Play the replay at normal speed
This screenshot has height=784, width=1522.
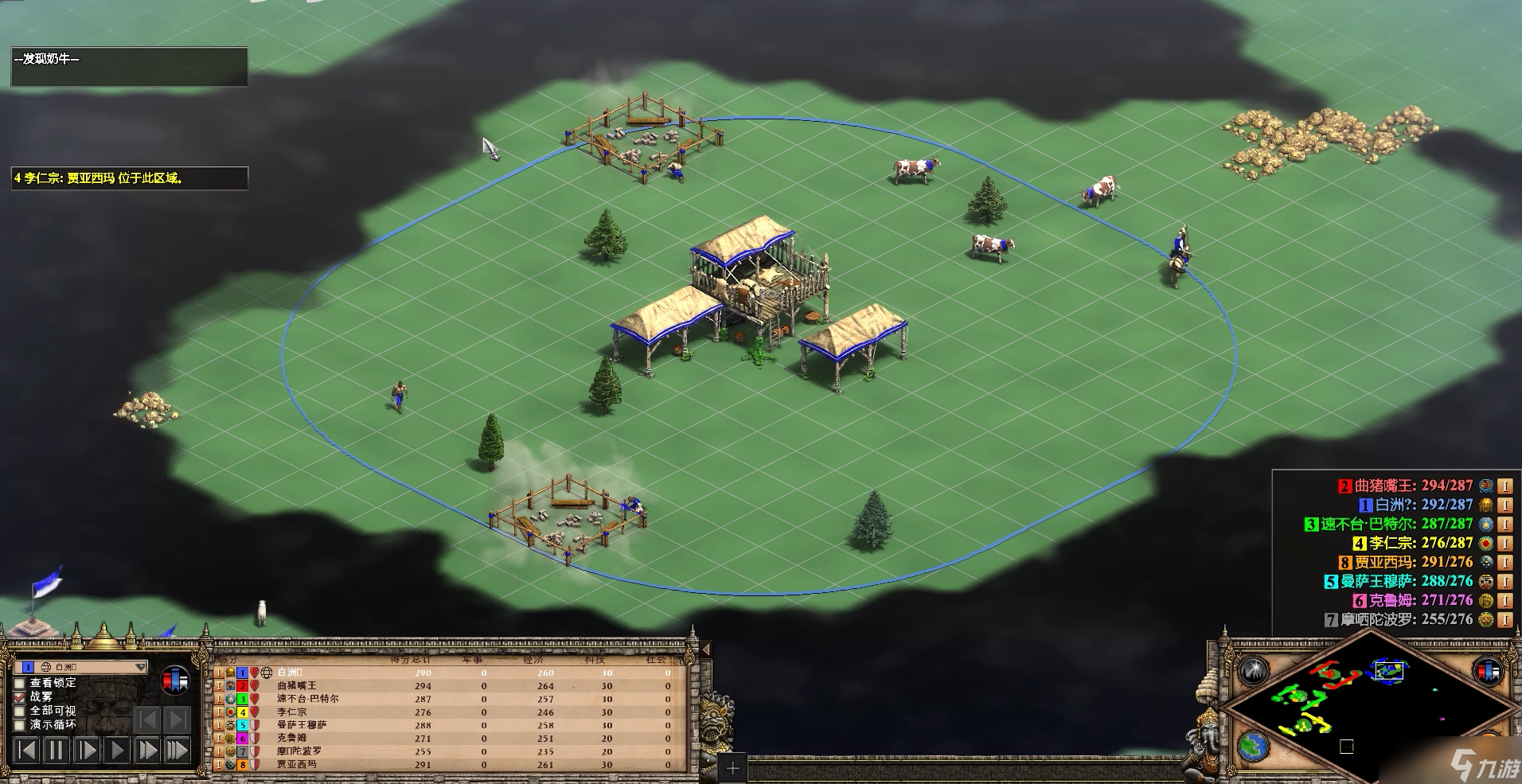click(x=117, y=750)
